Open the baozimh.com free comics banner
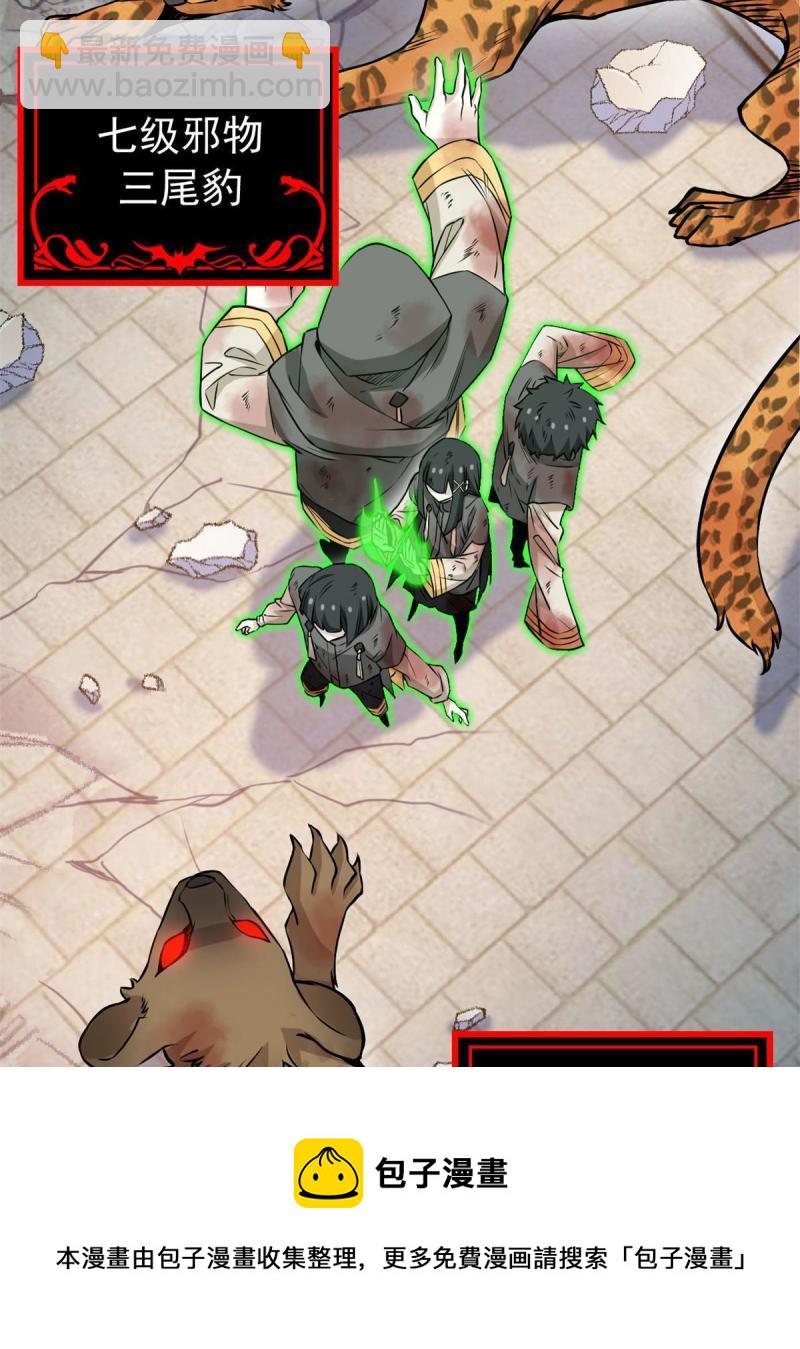This screenshot has width=800, height=1349. point(175,65)
